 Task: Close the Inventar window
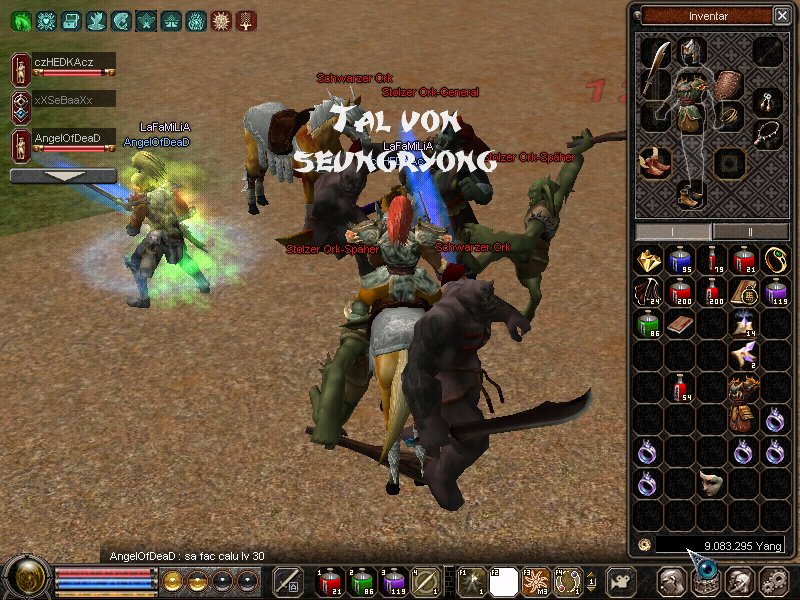coord(781,15)
